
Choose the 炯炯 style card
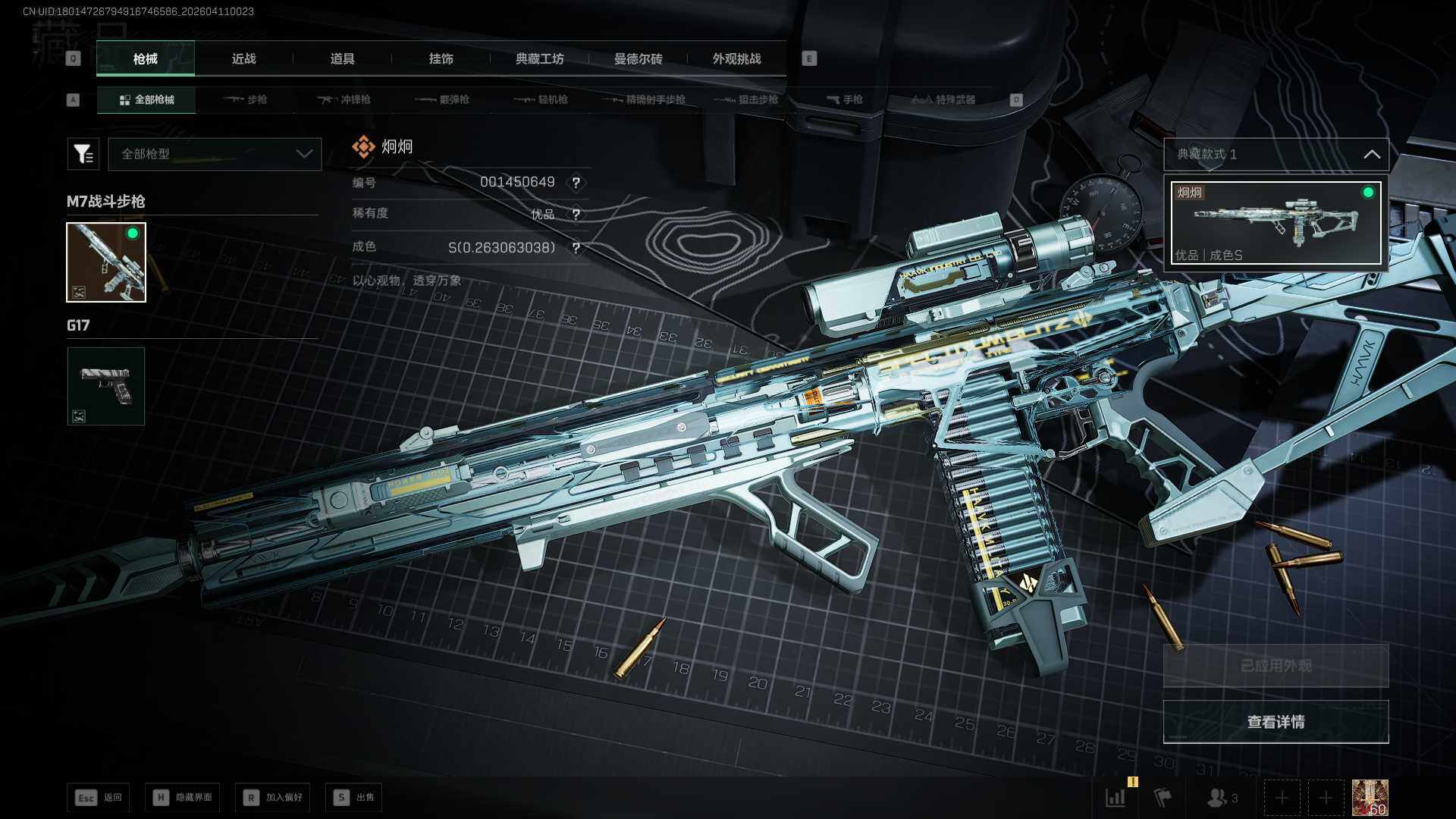coord(1276,223)
